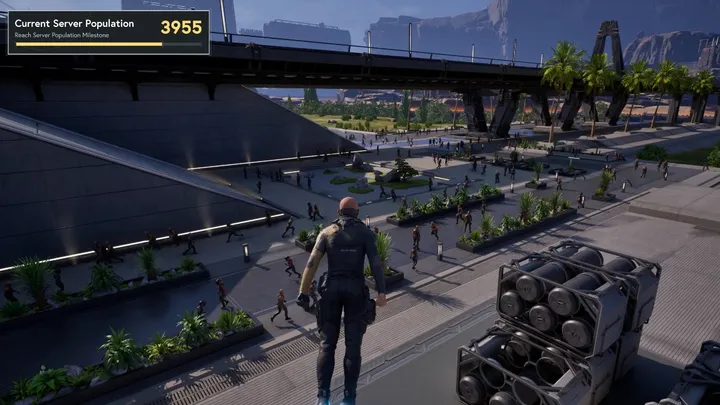Select the Current Server Population milestone tracker
This screenshot has height=405, width=720.
[x=108, y=31]
